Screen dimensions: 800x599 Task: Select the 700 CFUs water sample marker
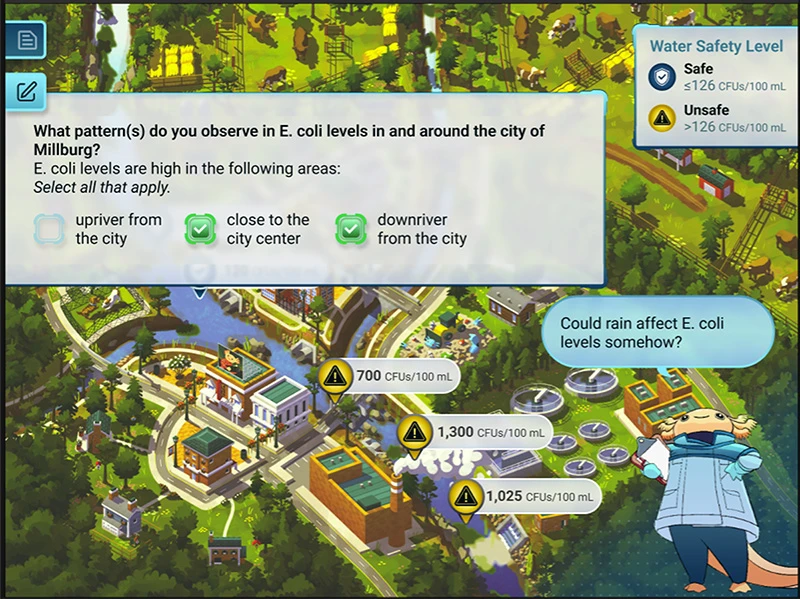[335, 377]
